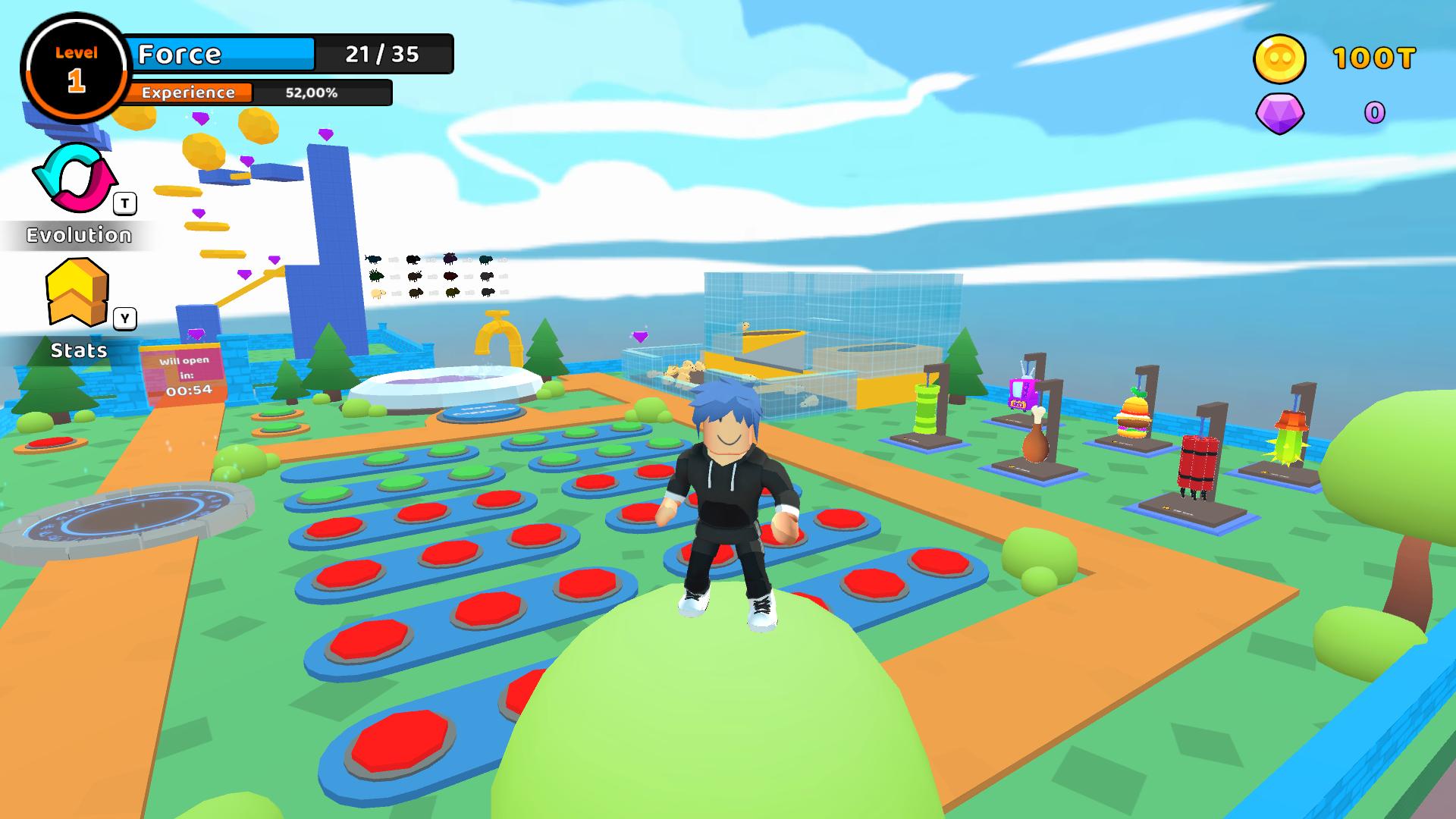Viewport: 1456px width, 819px height.
Task: Click the T keybind badge beside Evolution
Action: (x=124, y=202)
